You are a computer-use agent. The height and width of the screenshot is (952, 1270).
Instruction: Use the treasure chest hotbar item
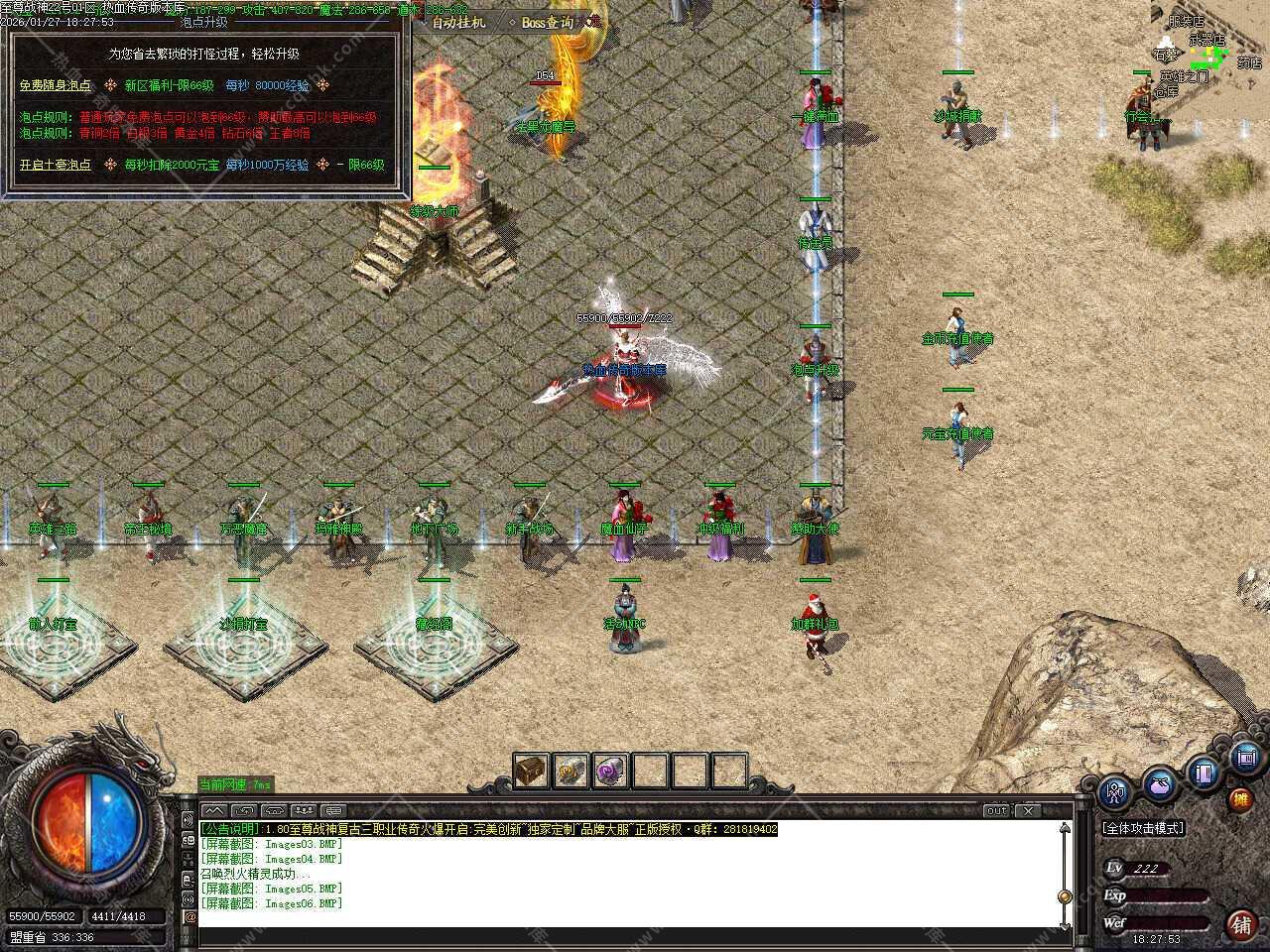coord(531,771)
